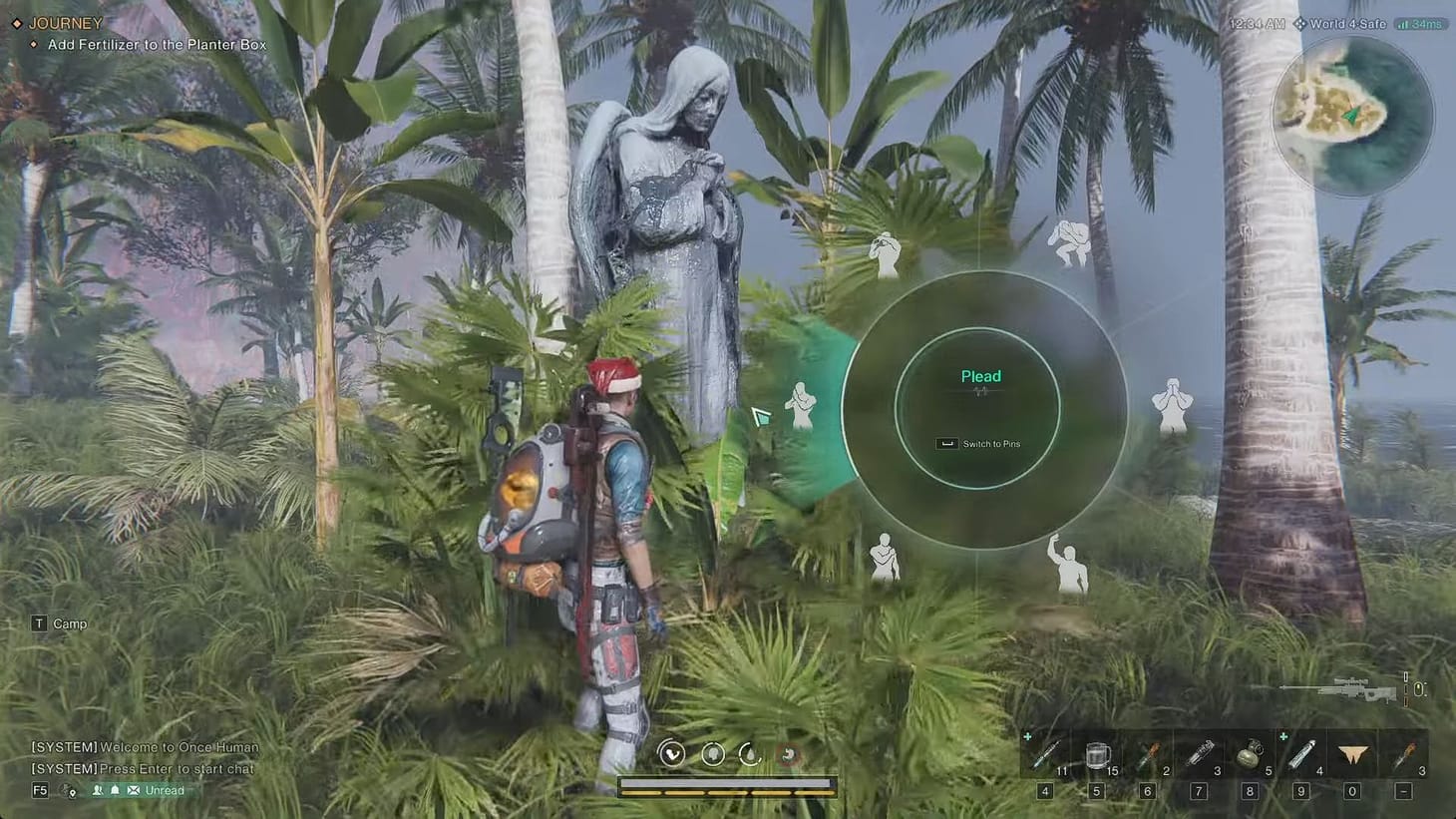Expand the JOURNEY quest tracker
The image size is (1456, 819).
pyautogui.click(x=67, y=22)
